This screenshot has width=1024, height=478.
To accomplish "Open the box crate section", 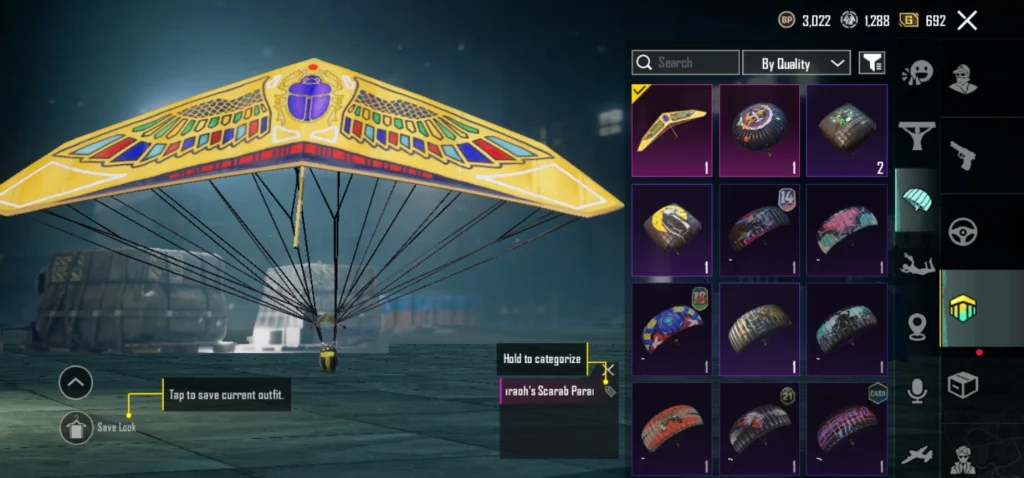I will pyautogui.click(x=963, y=385).
